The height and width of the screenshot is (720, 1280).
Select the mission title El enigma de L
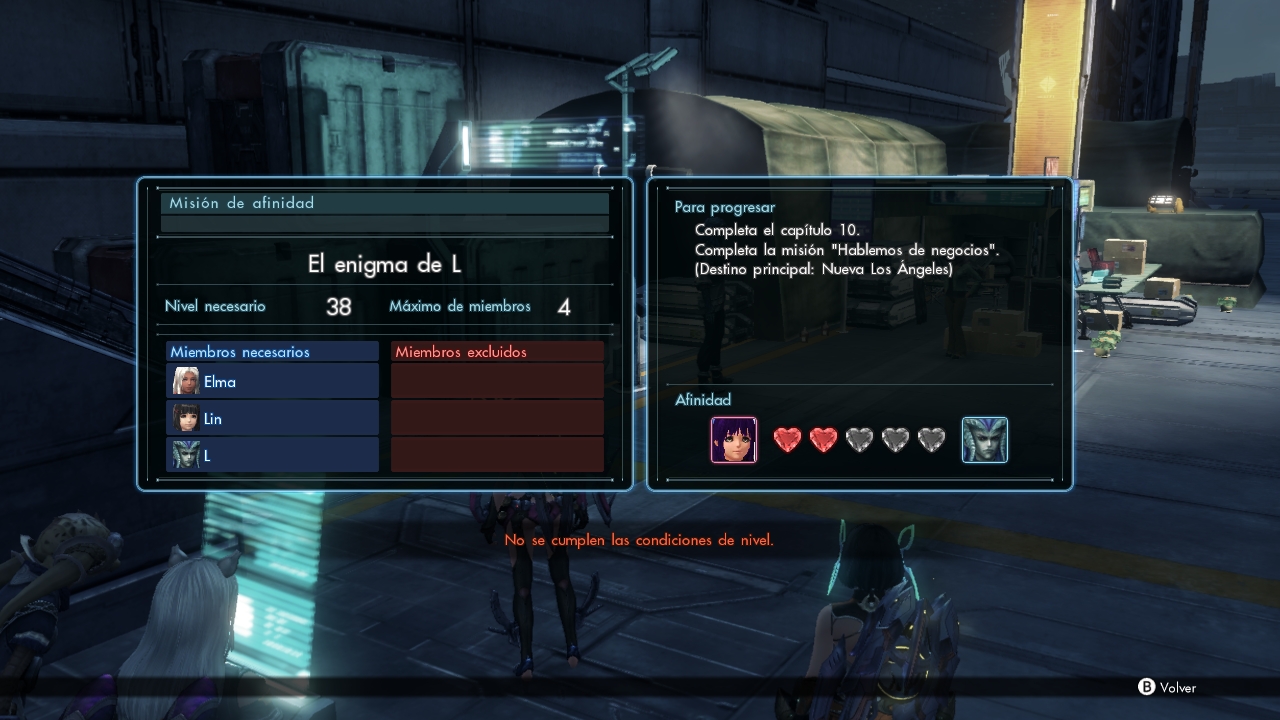384,265
